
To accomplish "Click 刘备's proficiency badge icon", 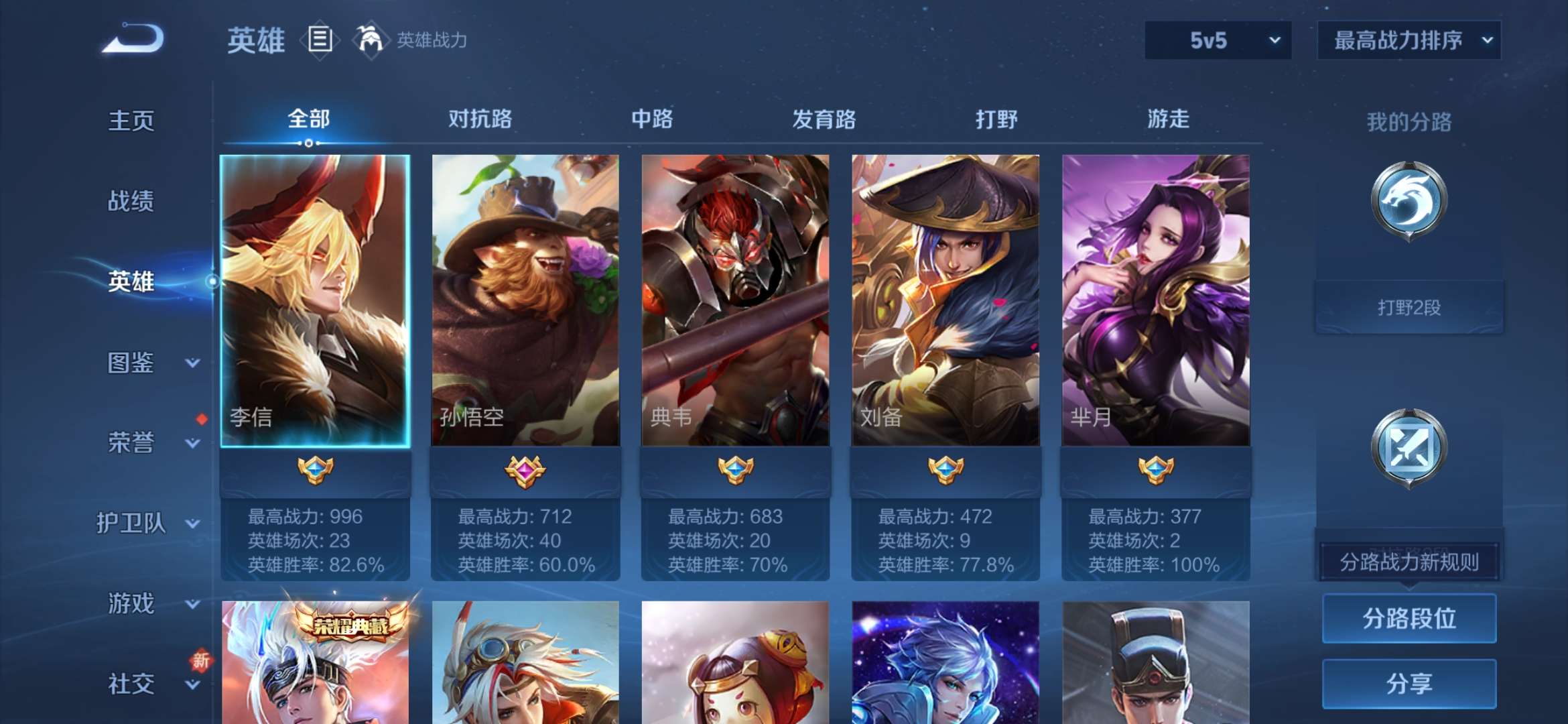I will (946, 472).
